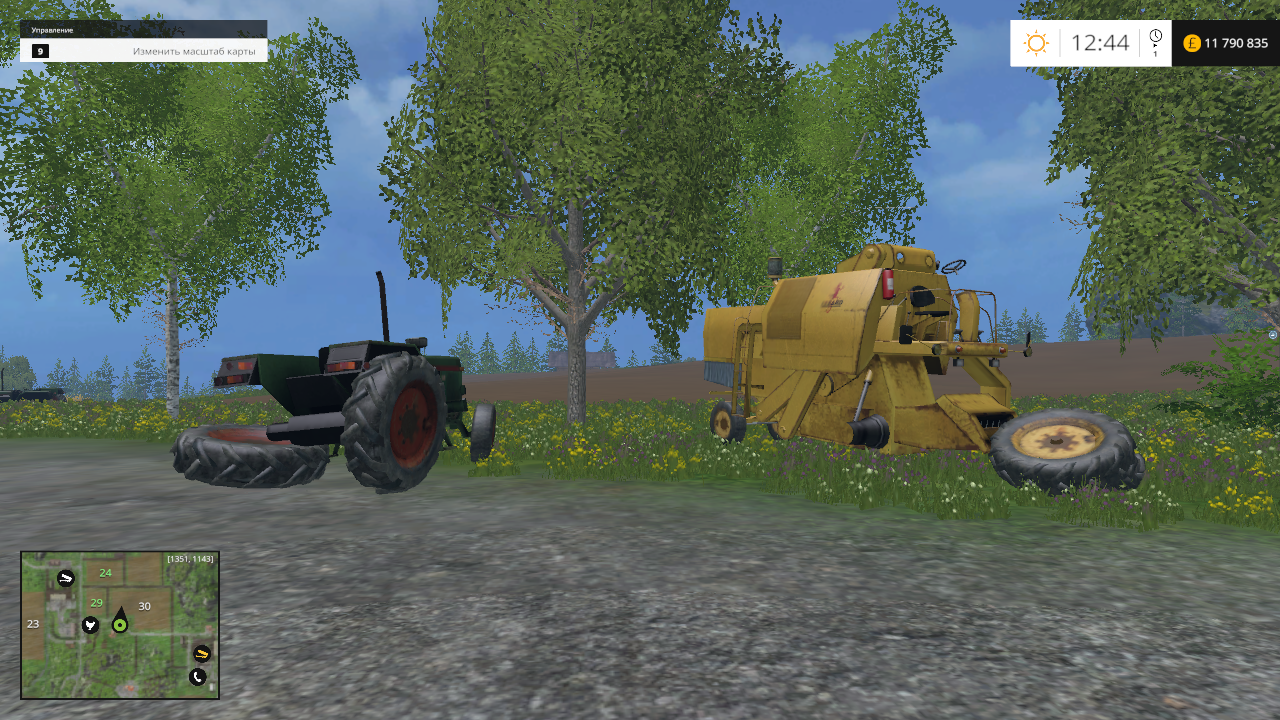Click the telephone icon on the minimap

197,676
